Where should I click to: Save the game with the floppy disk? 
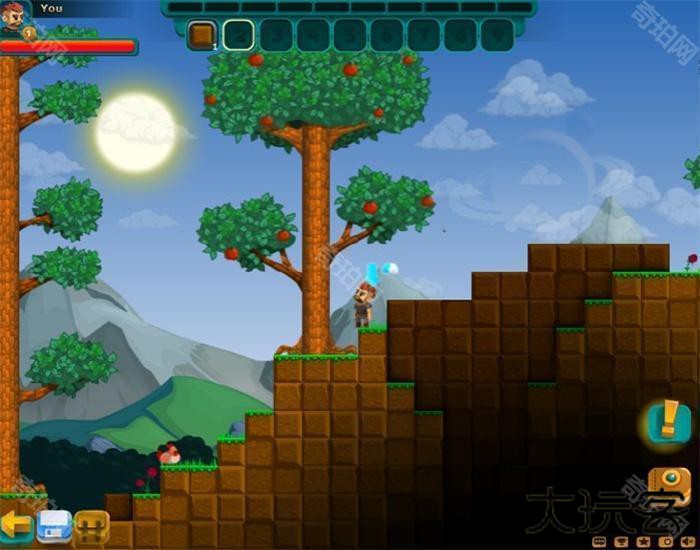coord(54,525)
